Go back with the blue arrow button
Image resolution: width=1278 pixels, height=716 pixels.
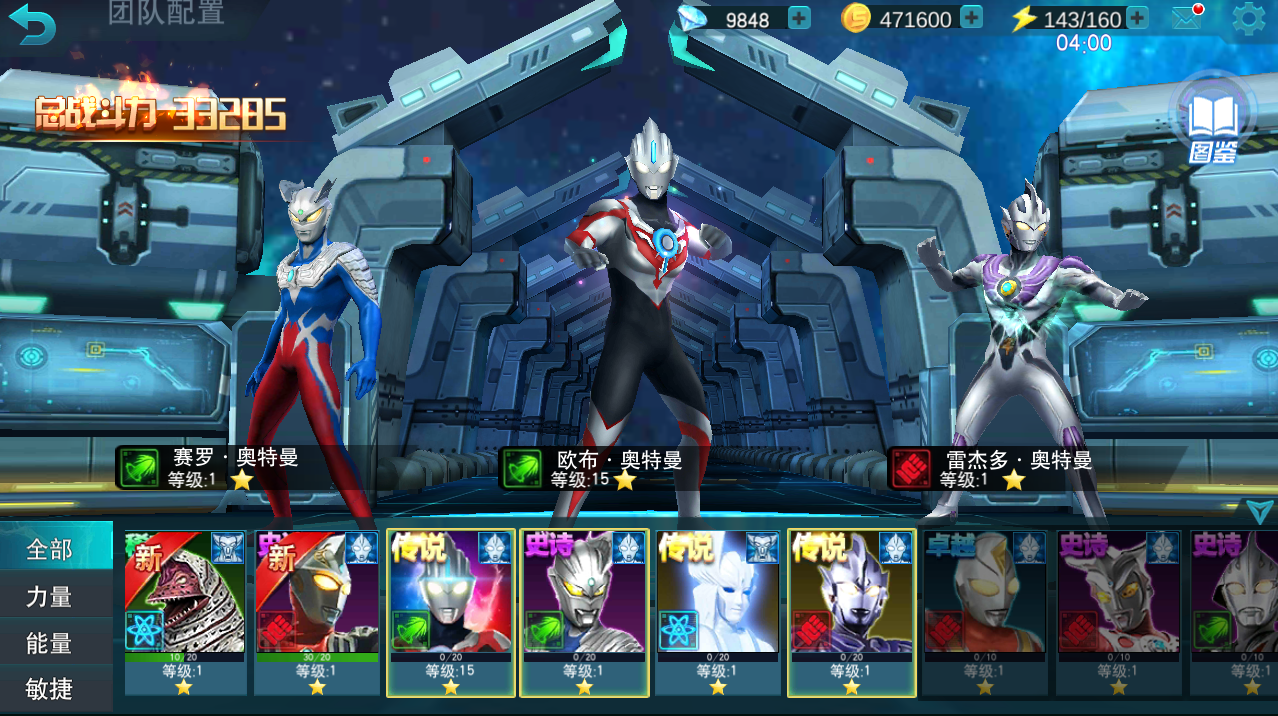pyautogui.click(x=35, y=24)
